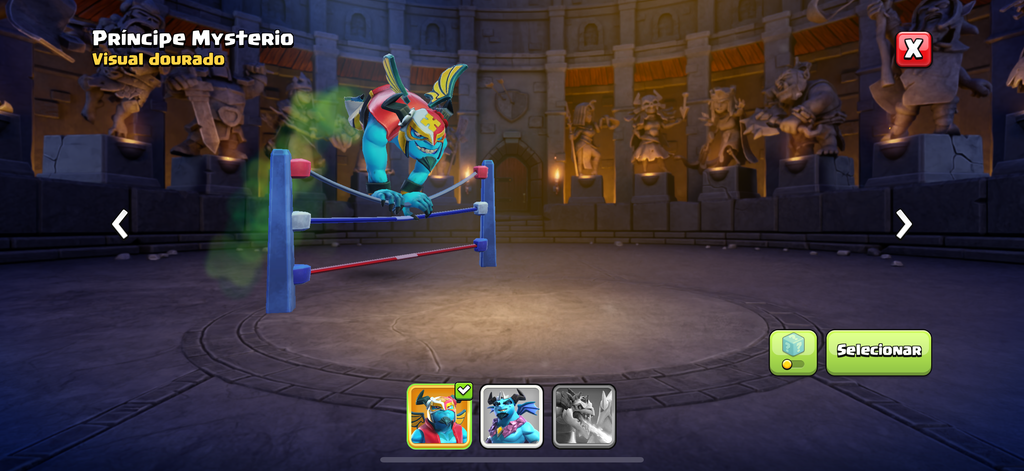Viewport: 1024px width, 471px height.
Task: Toggle the green cube scenery button
Action: tap(793, 352)
